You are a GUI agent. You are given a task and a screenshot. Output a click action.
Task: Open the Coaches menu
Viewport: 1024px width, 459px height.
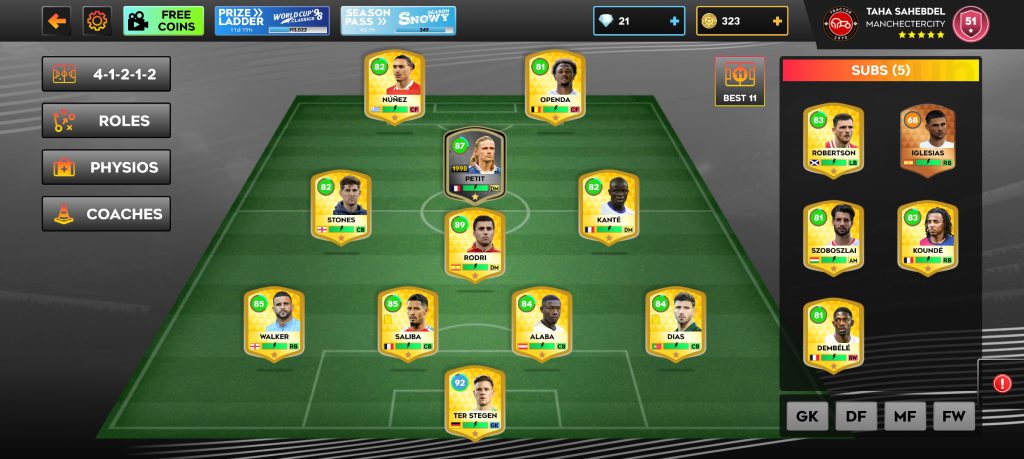tap(106, 214)
